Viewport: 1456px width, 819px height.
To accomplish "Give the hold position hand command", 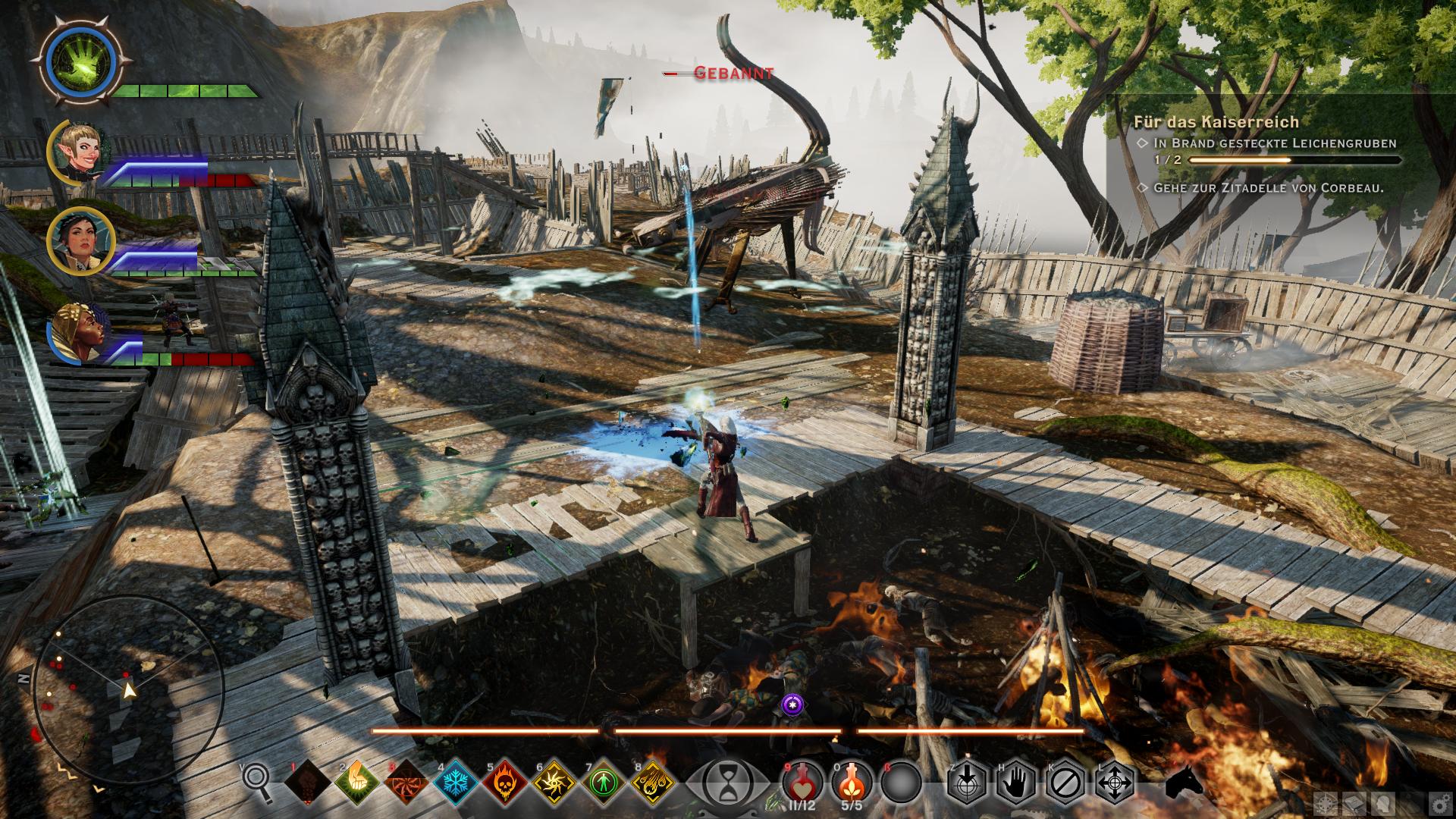I will click(1016, 781).
